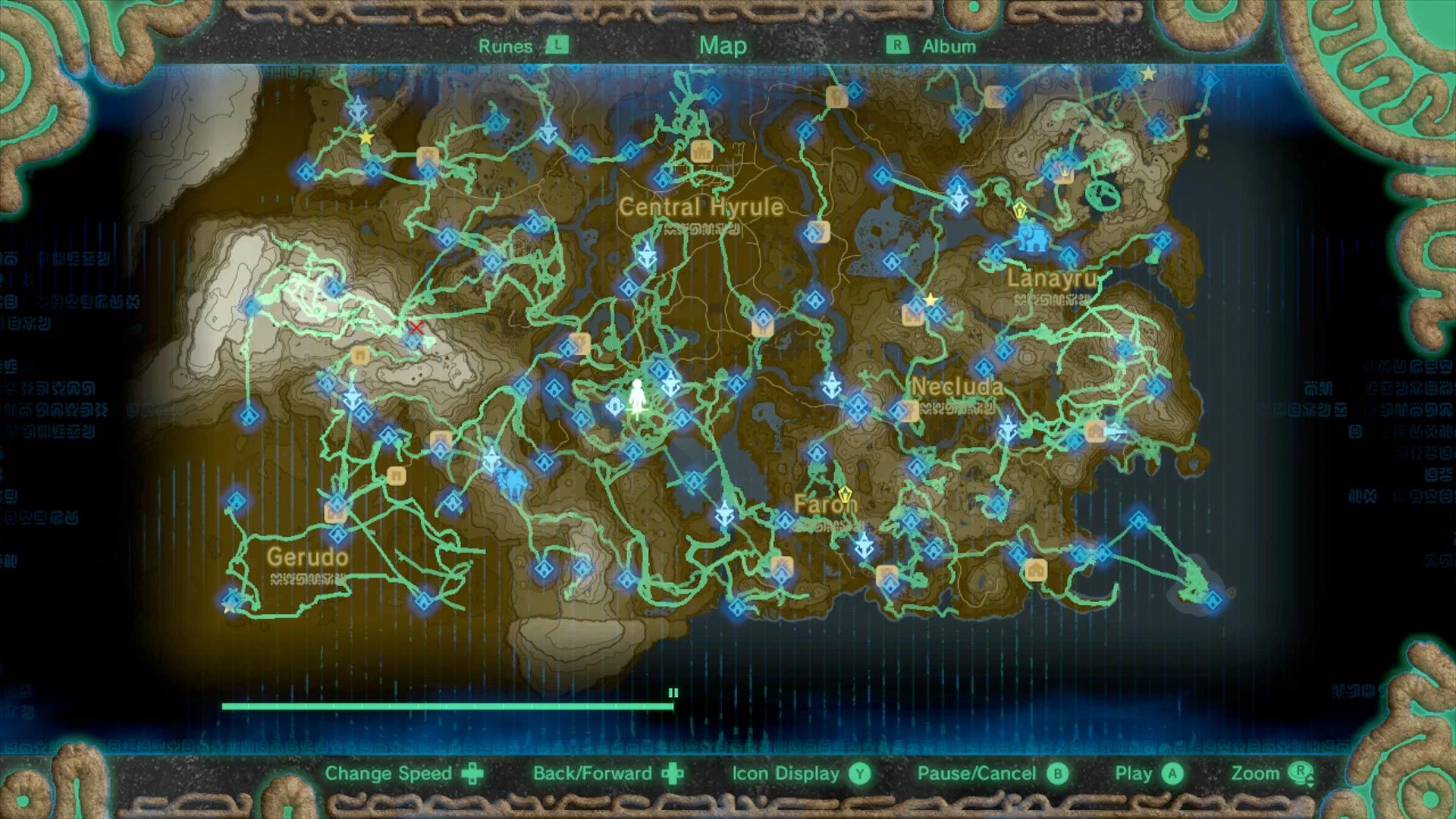Click the village icon above Central Hyrule label
This screenshot has width=1456, height=819.
pos(701,152)
